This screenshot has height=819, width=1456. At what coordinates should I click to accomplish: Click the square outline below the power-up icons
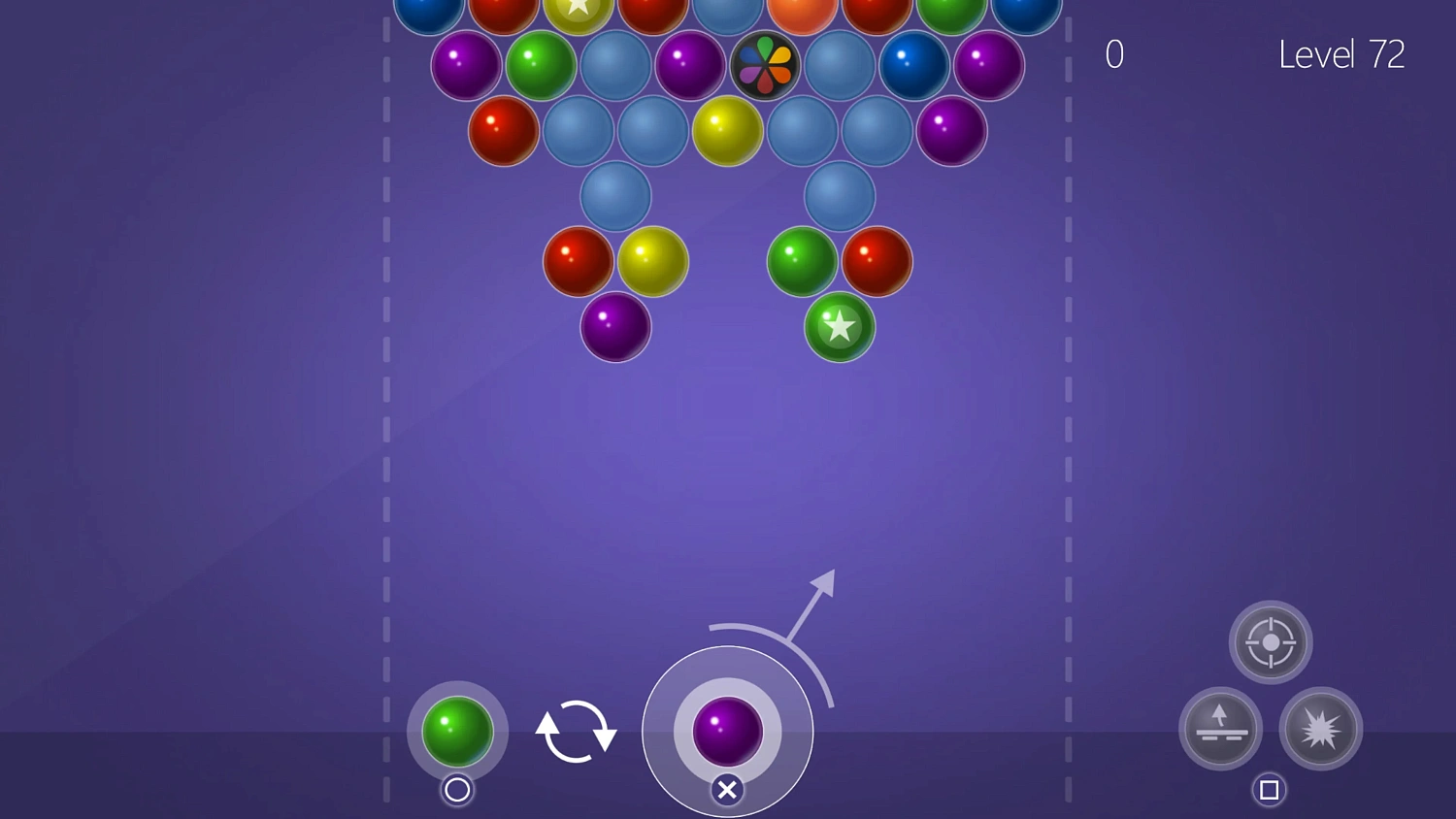[1270, 789]
